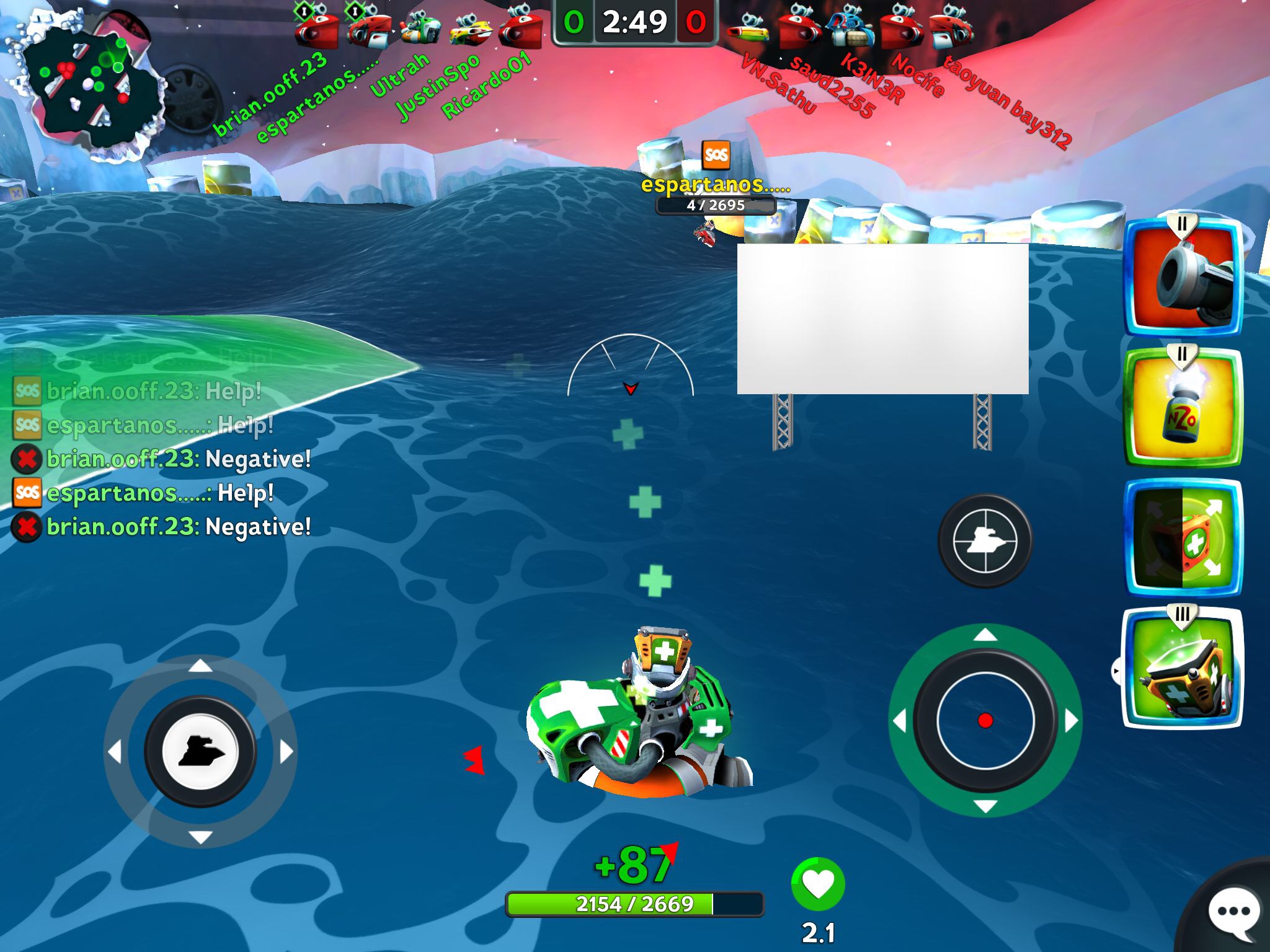Select teammate Ultrah's ship icon

click(420, 28)
